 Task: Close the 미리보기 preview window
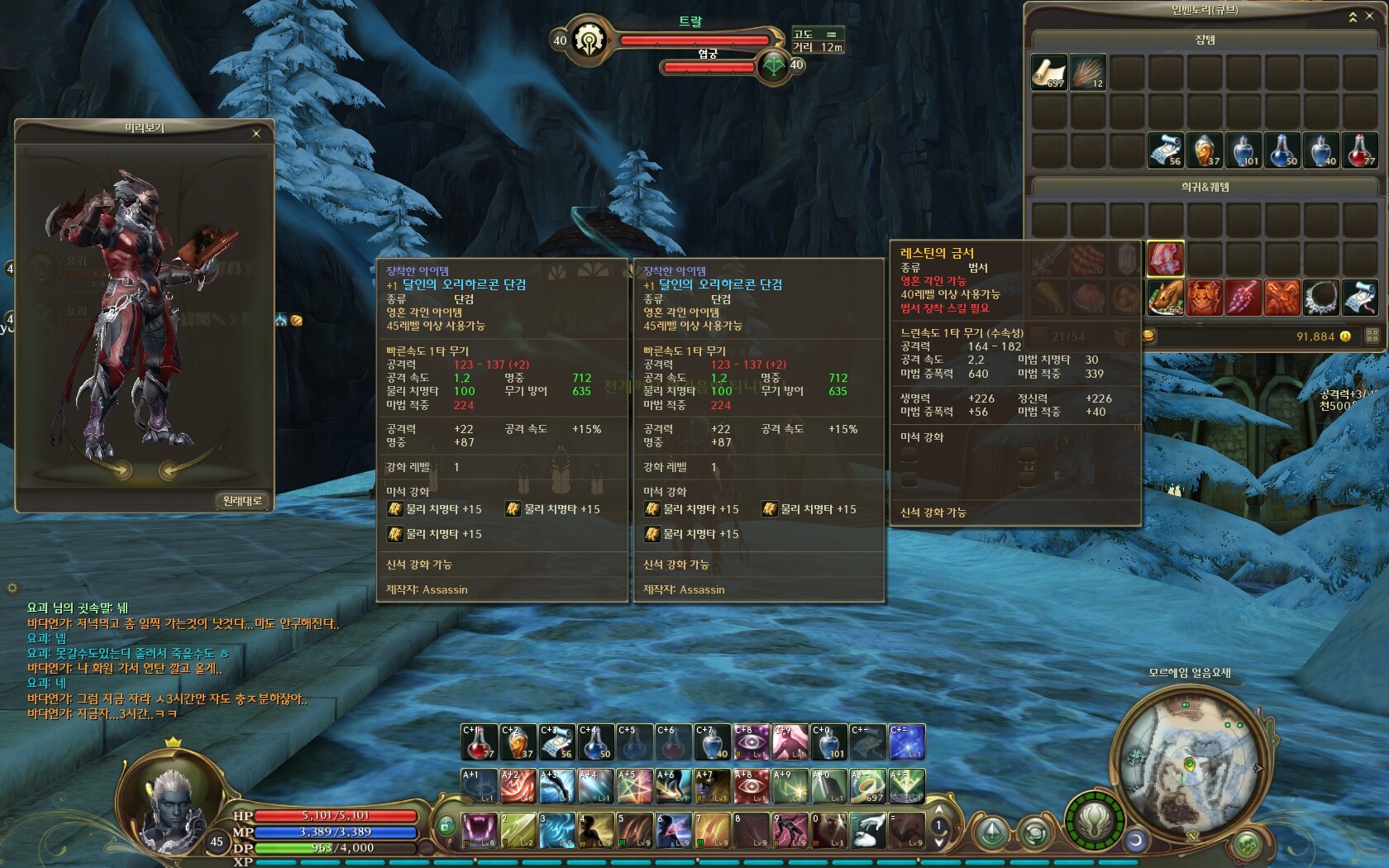coord(256,133)
